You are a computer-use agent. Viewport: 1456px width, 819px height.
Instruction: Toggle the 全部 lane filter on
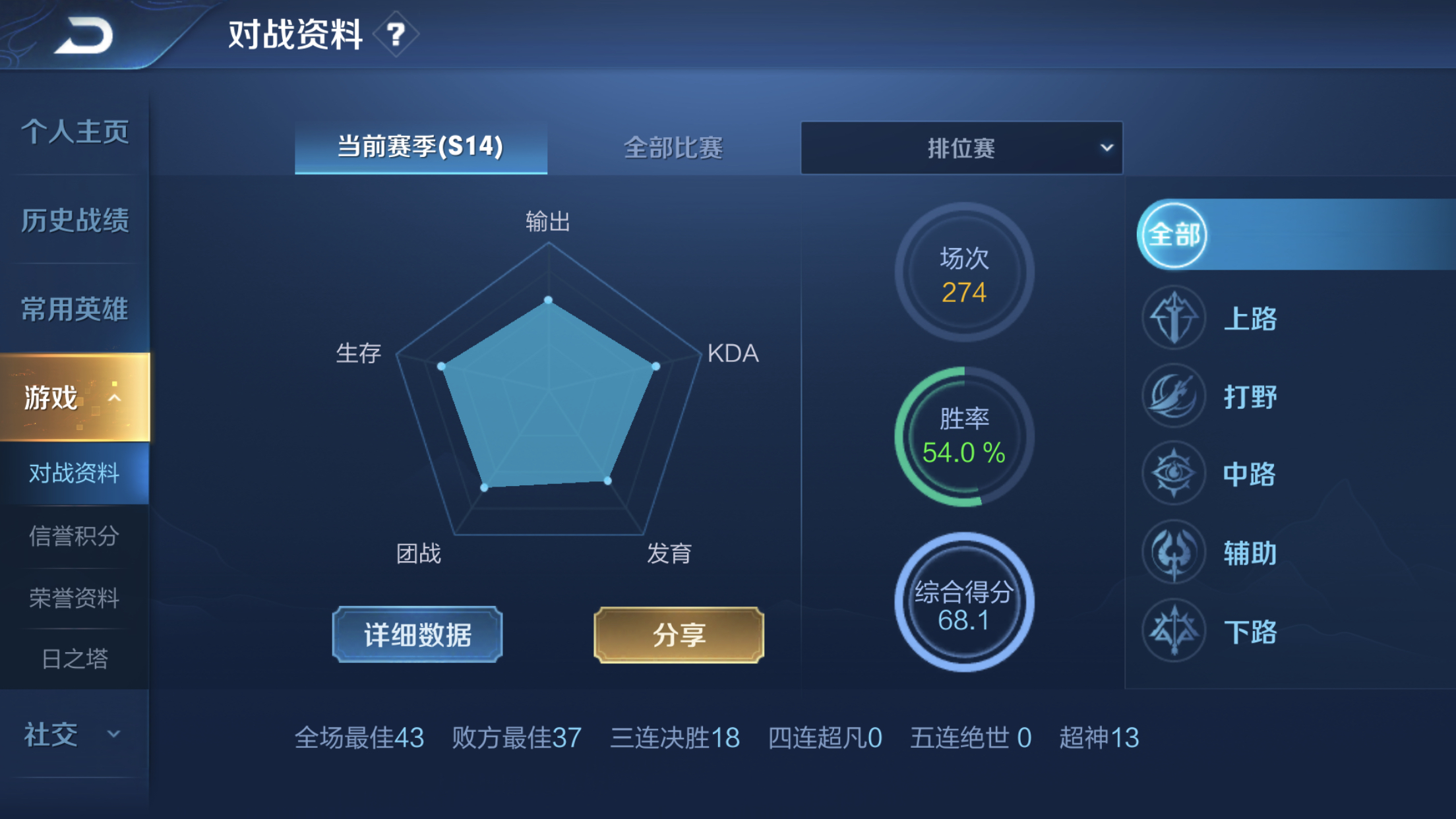(1172, 235)
